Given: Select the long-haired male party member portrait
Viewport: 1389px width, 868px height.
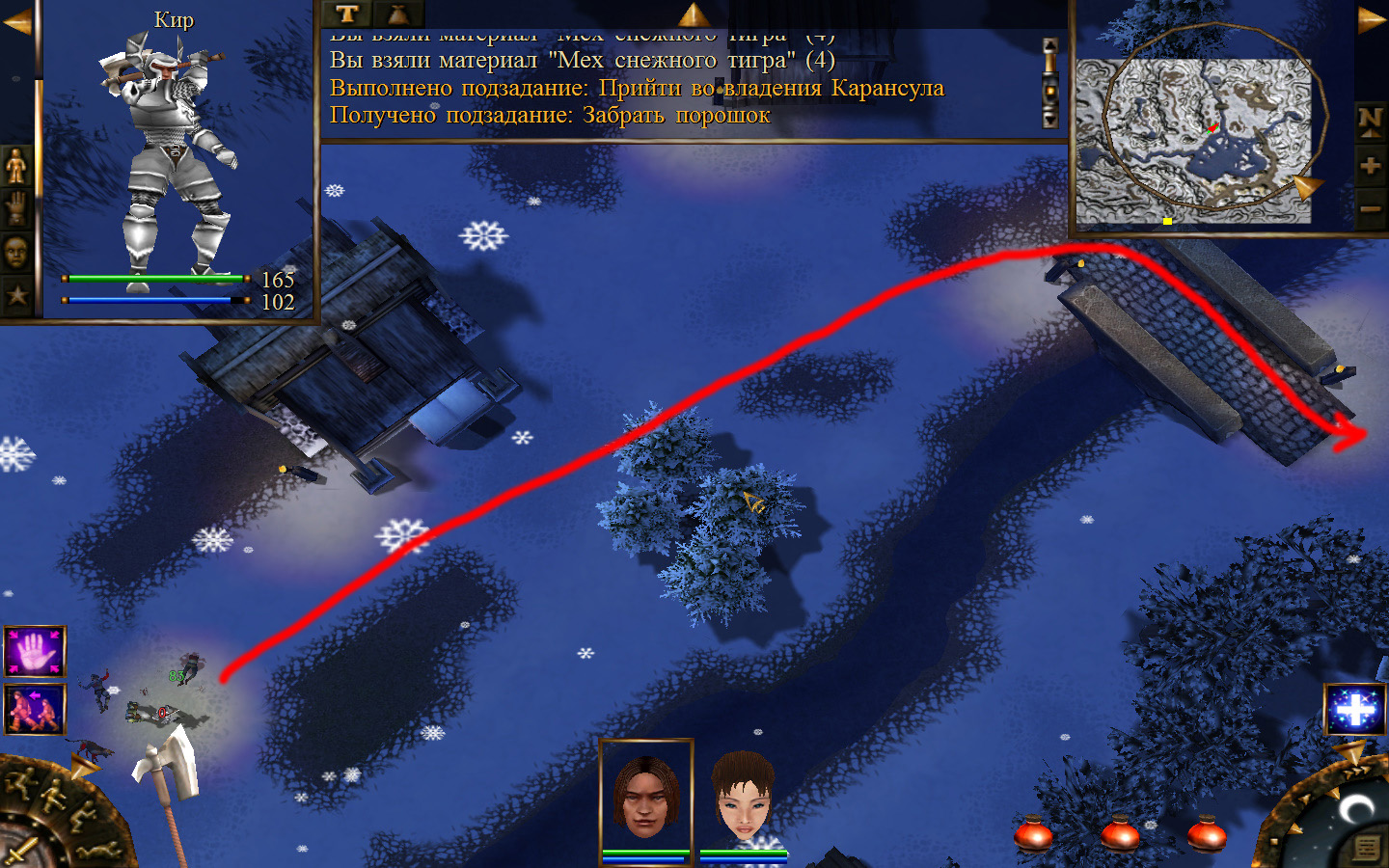Looking at the screenshot, I should (645, 798).
